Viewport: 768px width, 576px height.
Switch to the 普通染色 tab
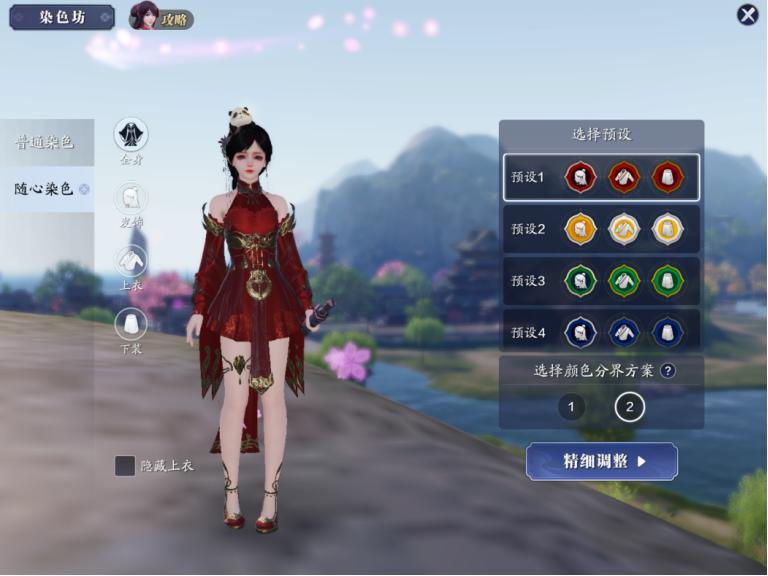pos(46,142)
